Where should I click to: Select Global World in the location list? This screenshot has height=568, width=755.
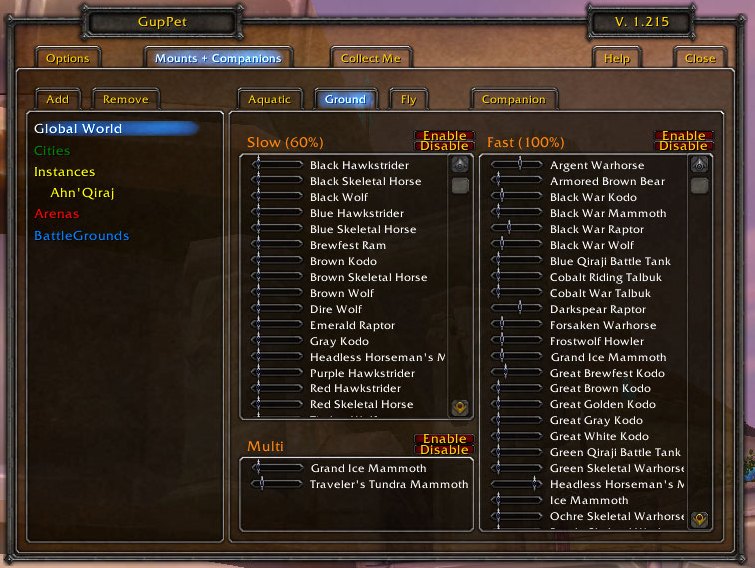click(78, 128)
